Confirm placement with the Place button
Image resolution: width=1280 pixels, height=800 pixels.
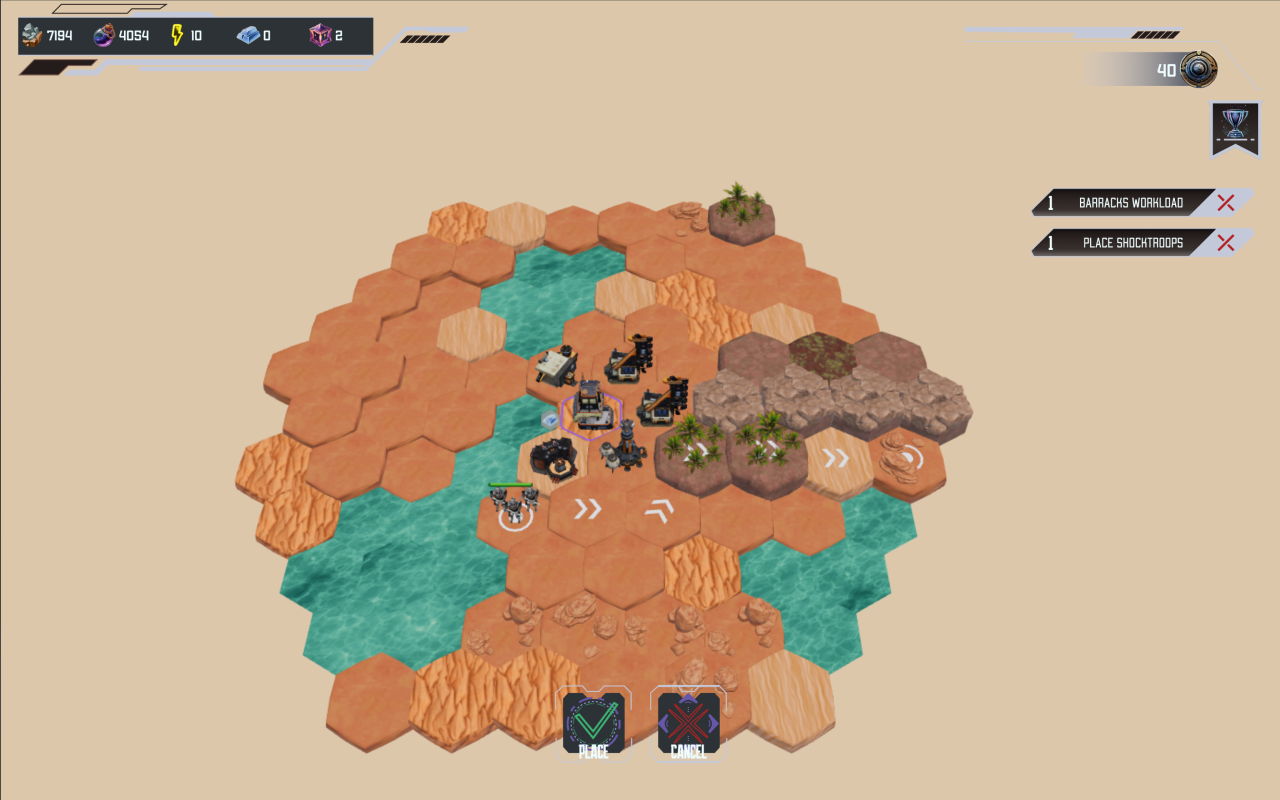593,724
